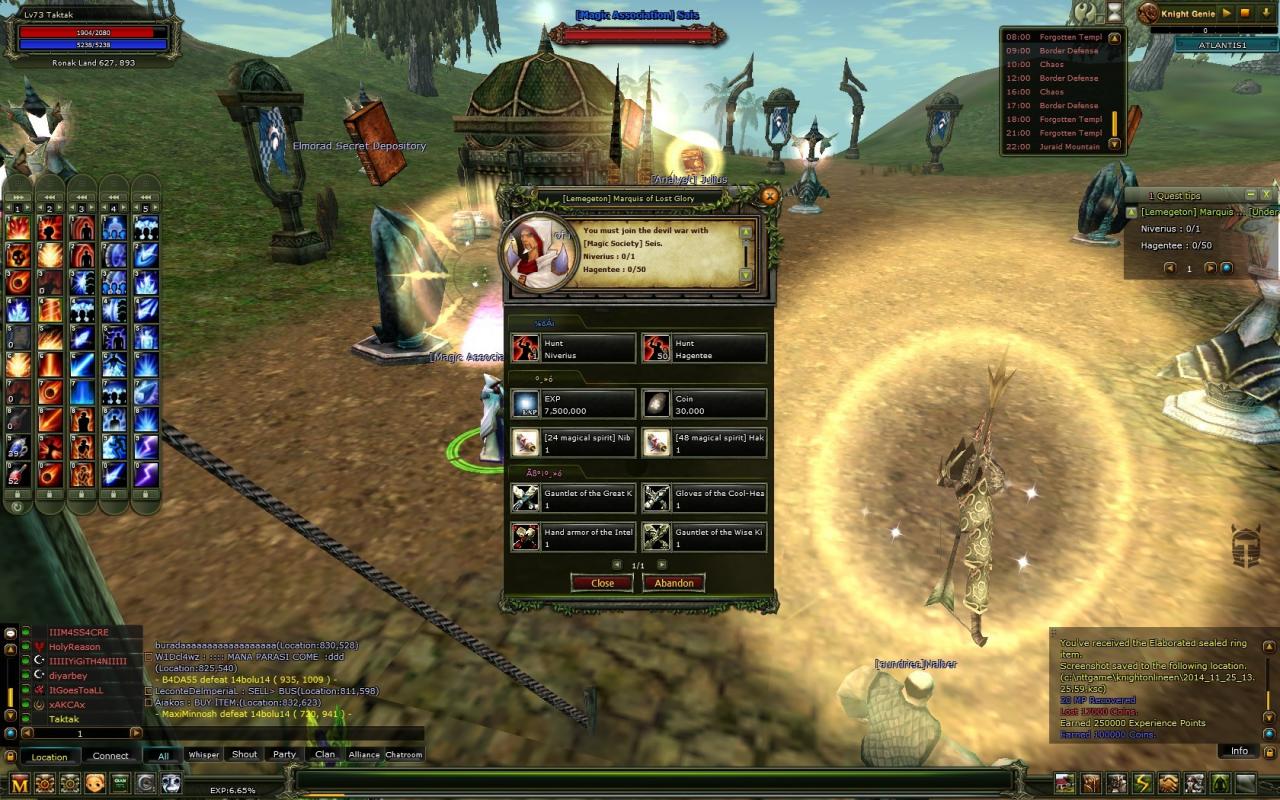Close the Quest tips panel
The image size is (1280, 800).
tap(1266, 195)
